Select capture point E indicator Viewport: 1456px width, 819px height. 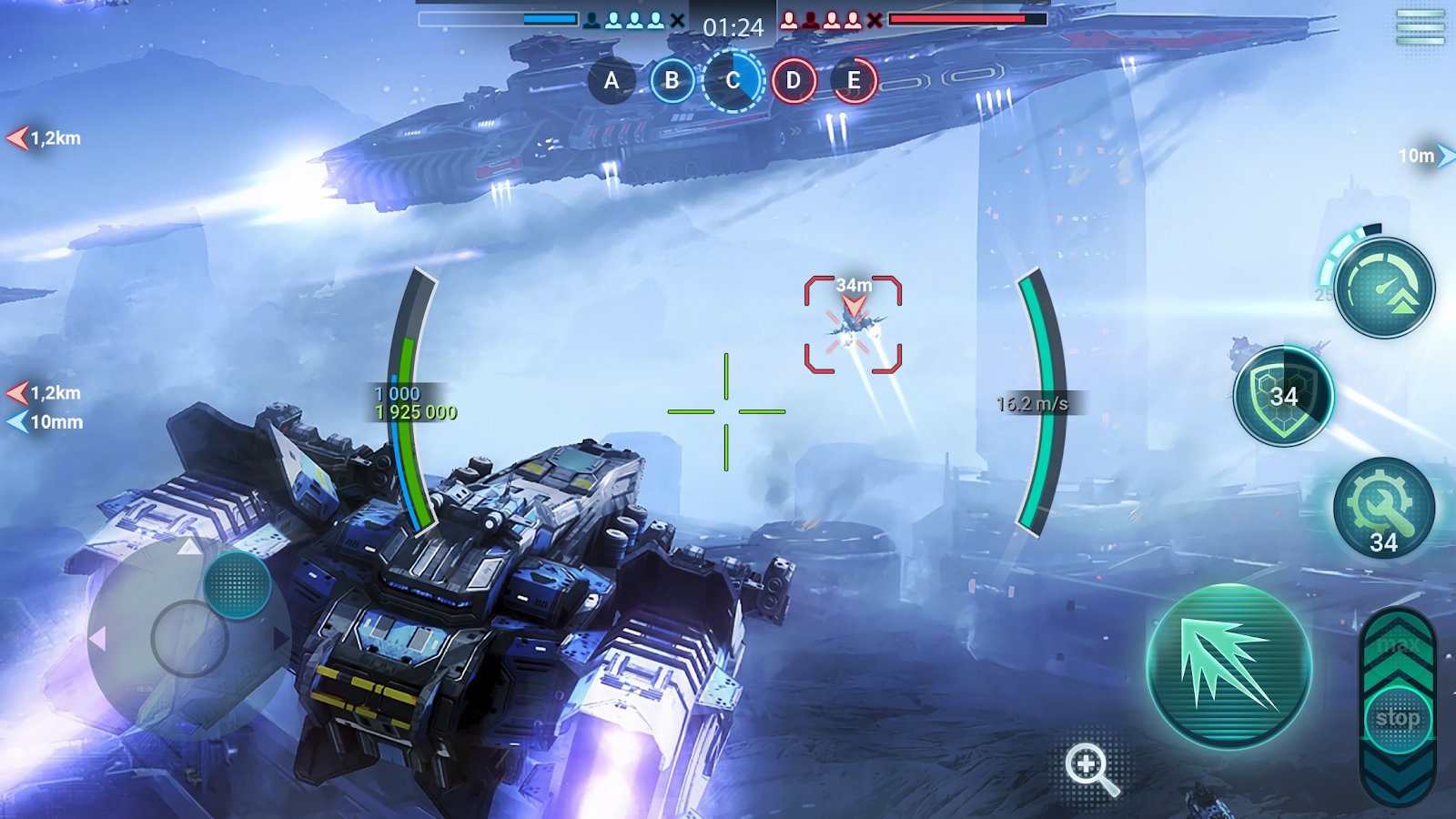click(x=854, y=80)
